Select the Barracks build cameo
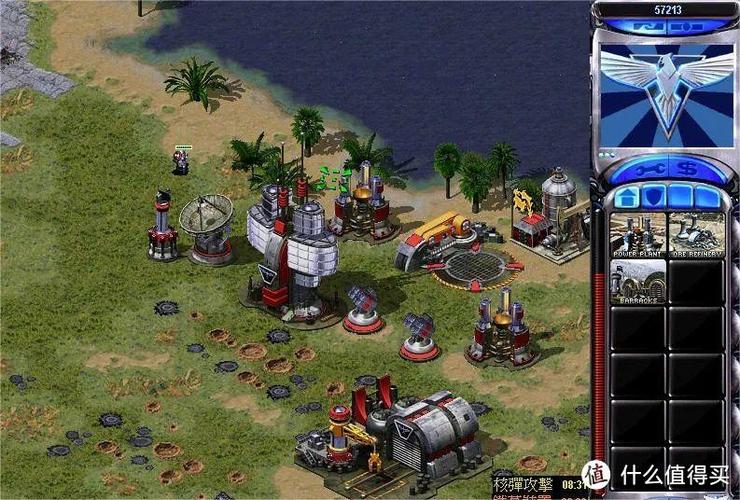This screenshot has height=500, width=740. 637,282
